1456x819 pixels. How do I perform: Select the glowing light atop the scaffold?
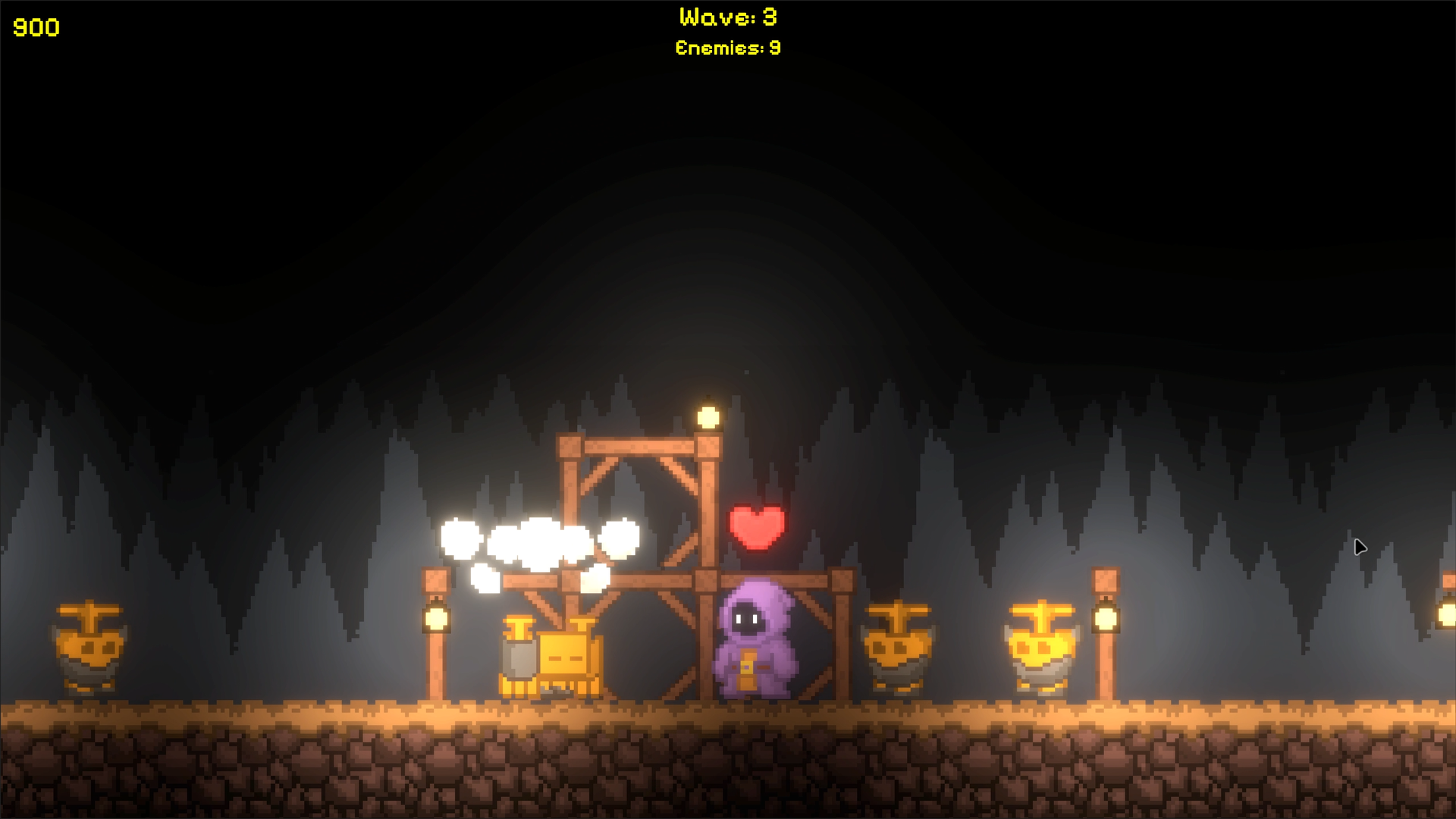coord(708,416)
